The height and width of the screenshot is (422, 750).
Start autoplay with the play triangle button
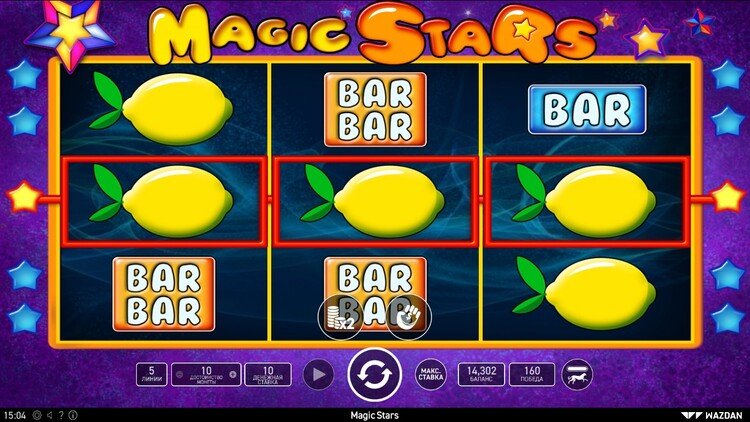click(x=317, y=375)
